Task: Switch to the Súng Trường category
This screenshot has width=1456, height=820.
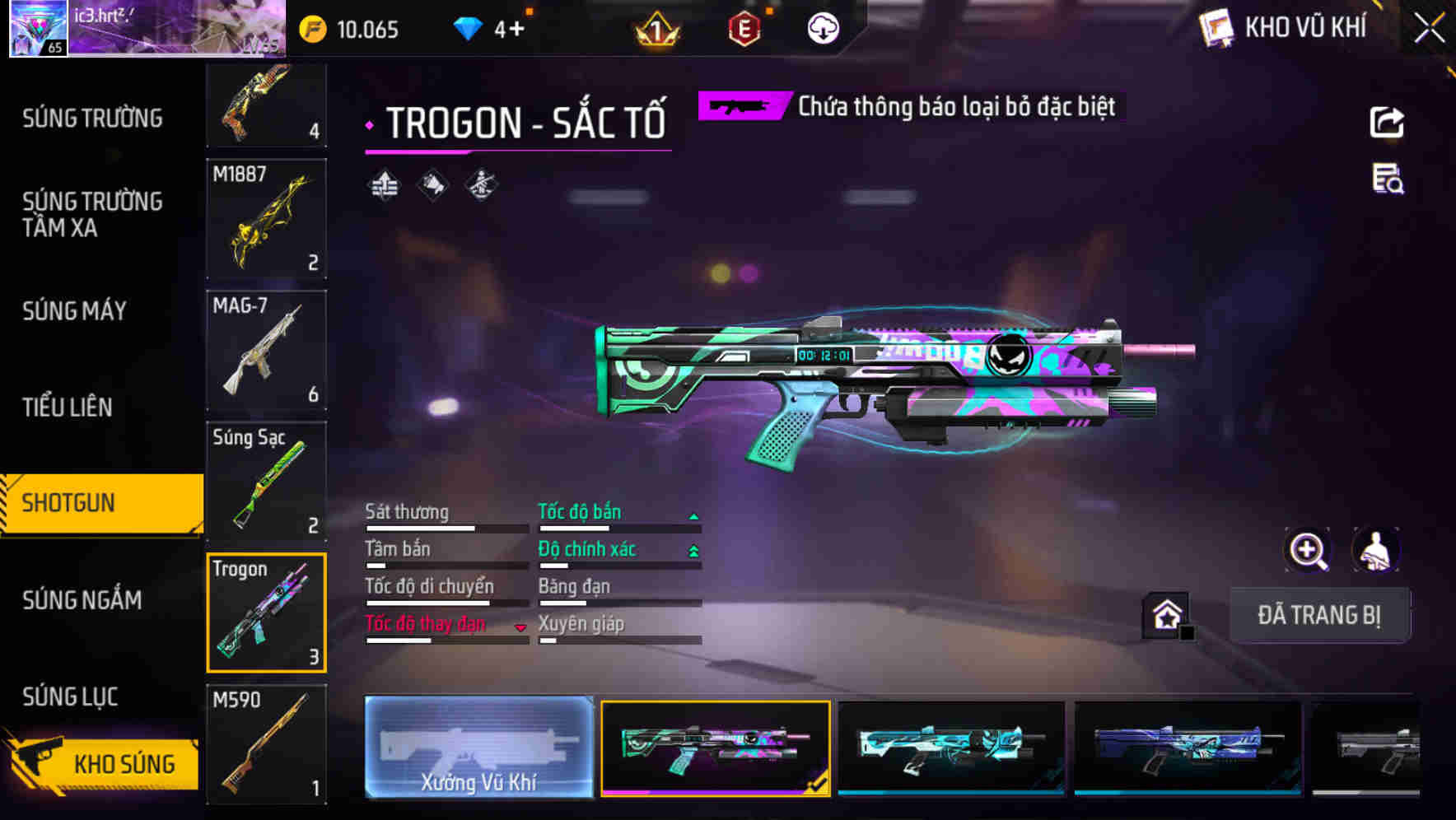Action: [x=92, y=119]
